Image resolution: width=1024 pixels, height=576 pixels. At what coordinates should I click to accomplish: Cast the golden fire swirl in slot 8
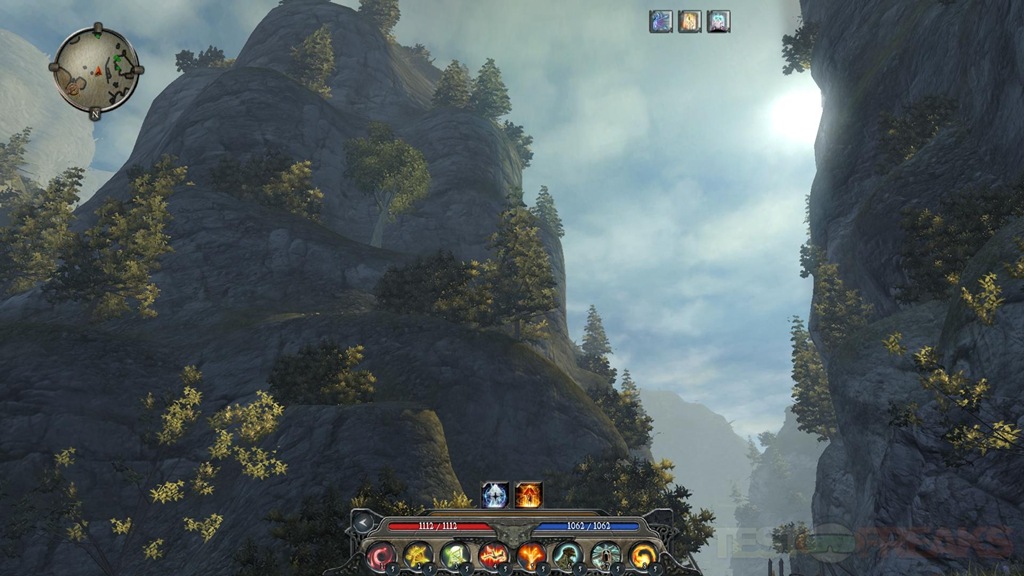[643, 555]
